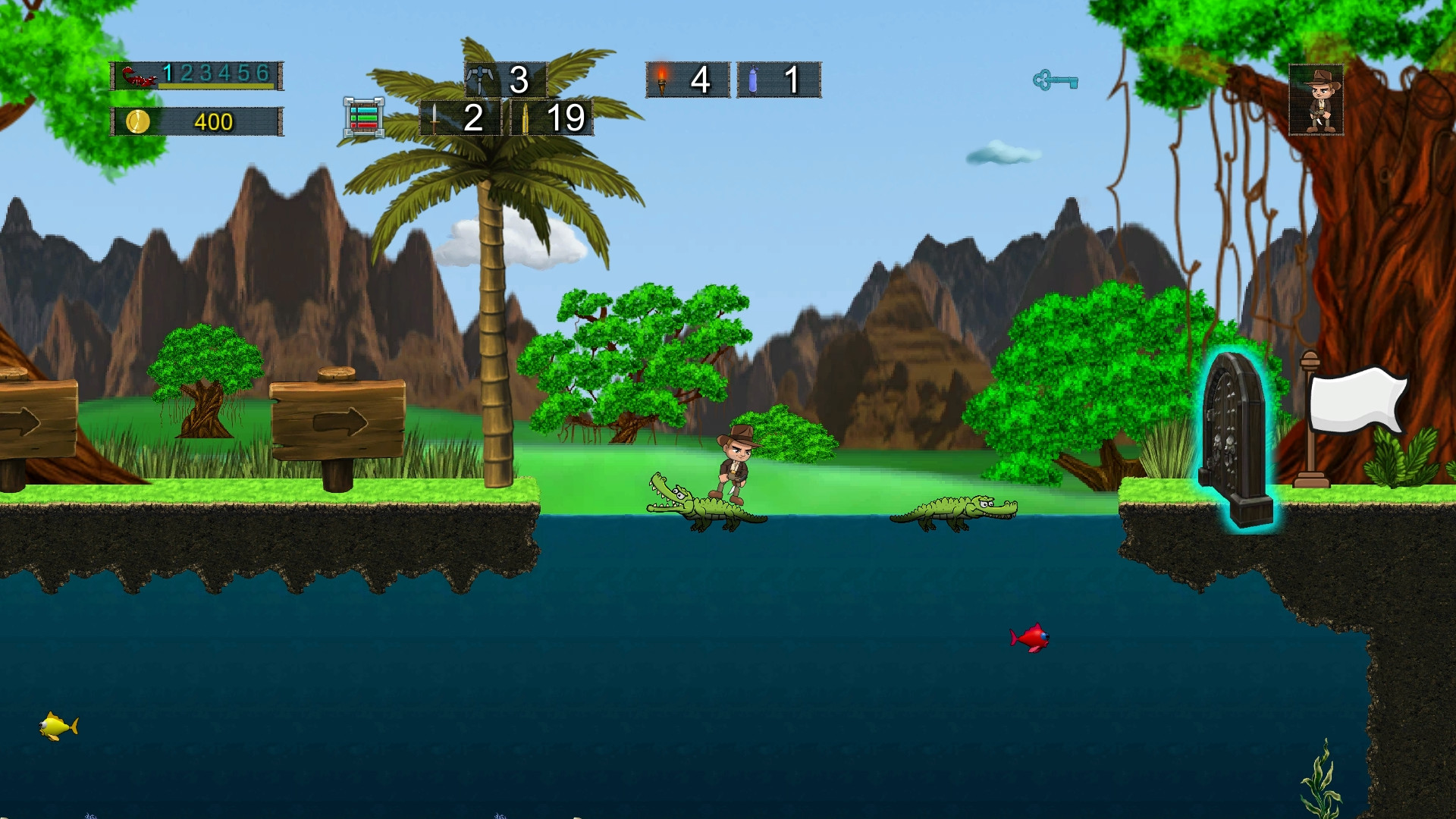Select the scorpion level indicator icon
This screenshot has height=819, width=1456.
tap(138, 77)
